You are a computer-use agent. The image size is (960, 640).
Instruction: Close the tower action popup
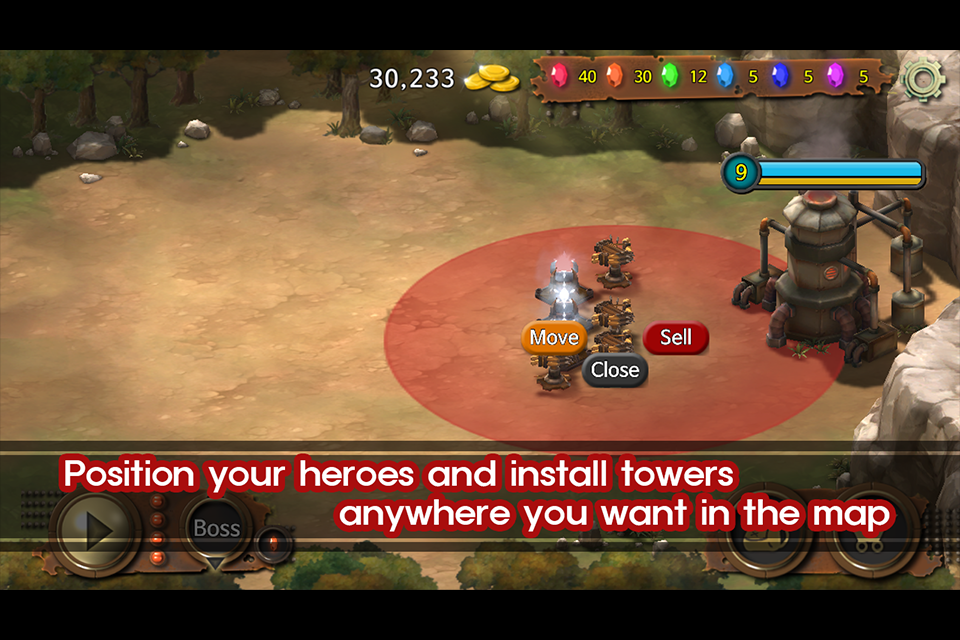615,370
